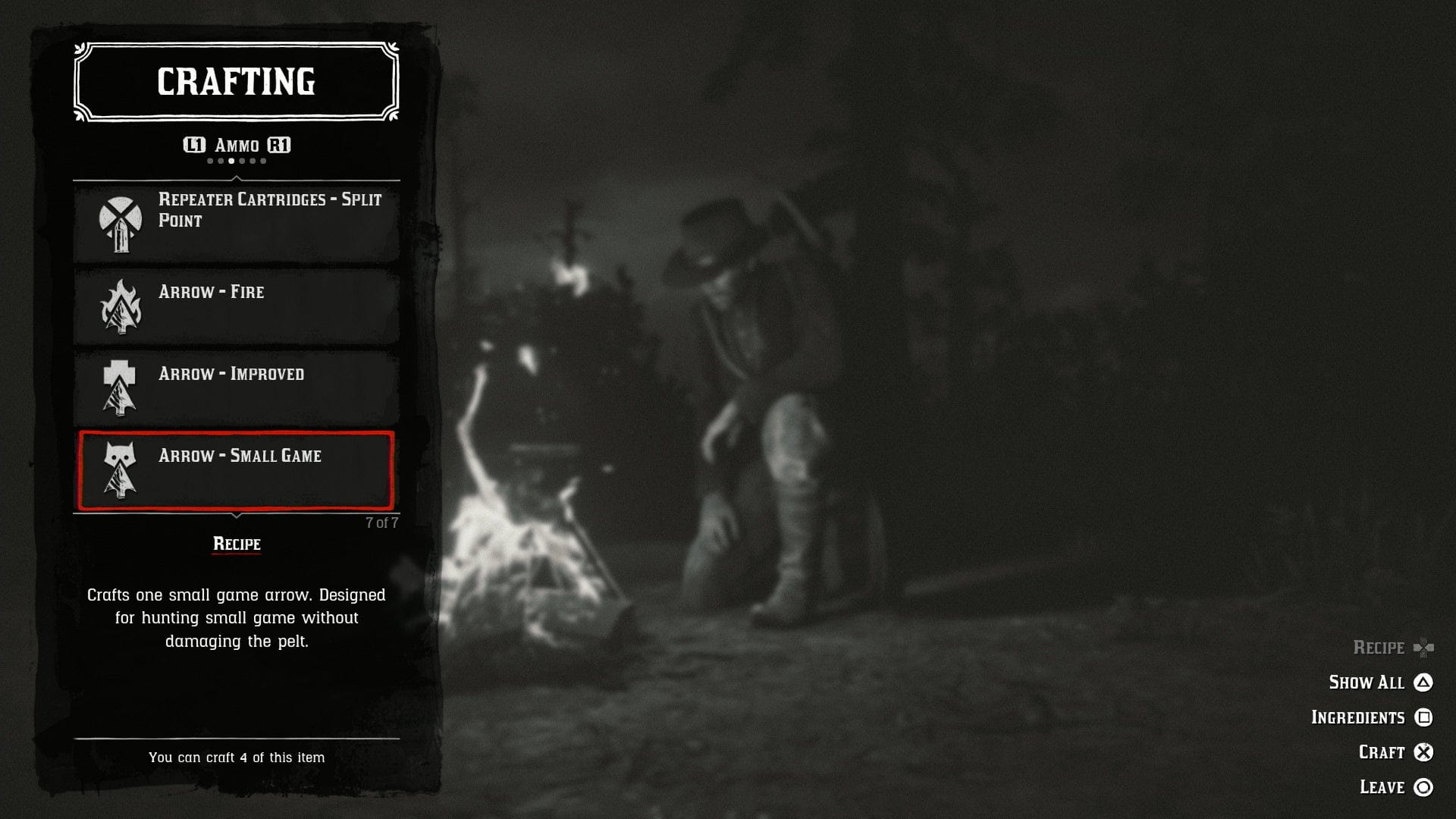Click the Ingredients square button icon
Viewport: 1456px width, 819px height.
tap(1426, 717)
